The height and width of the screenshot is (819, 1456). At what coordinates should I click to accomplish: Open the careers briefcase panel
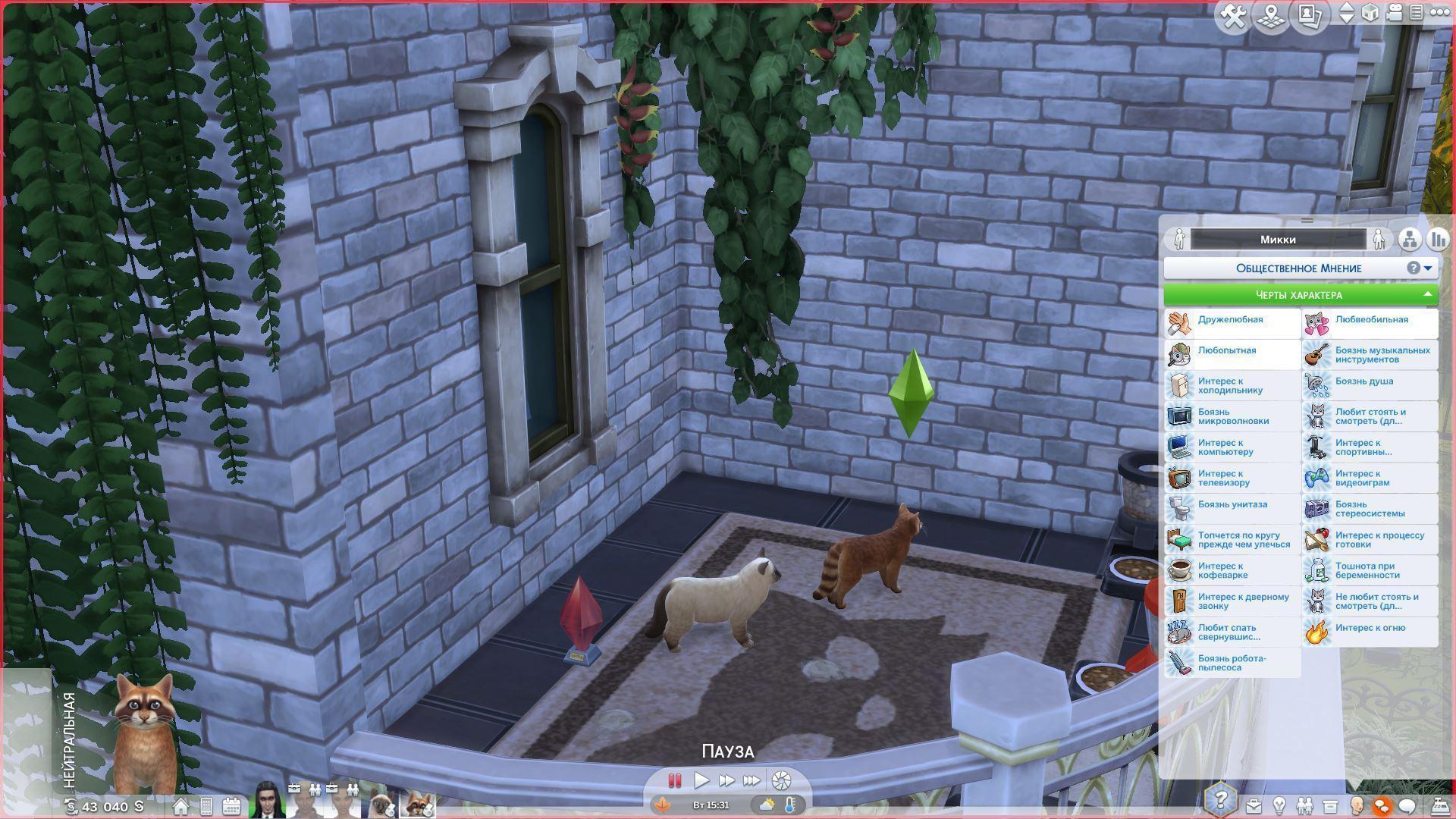click(x=1253, y=805)
